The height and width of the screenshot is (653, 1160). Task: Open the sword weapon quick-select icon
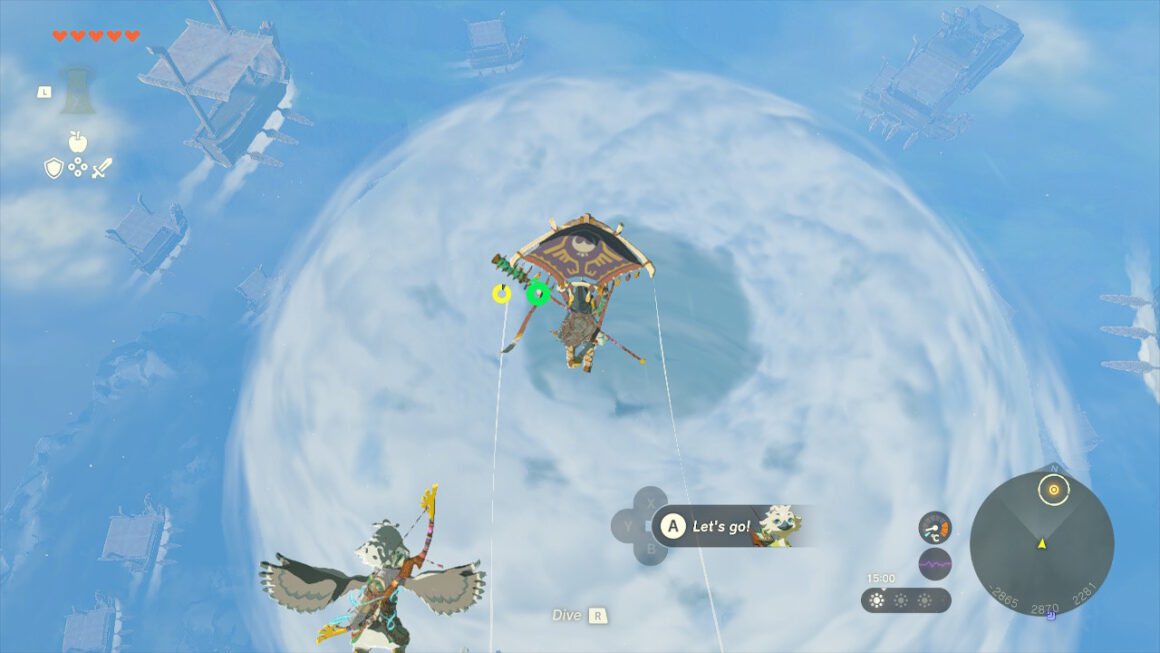click(x=101, y=168)
